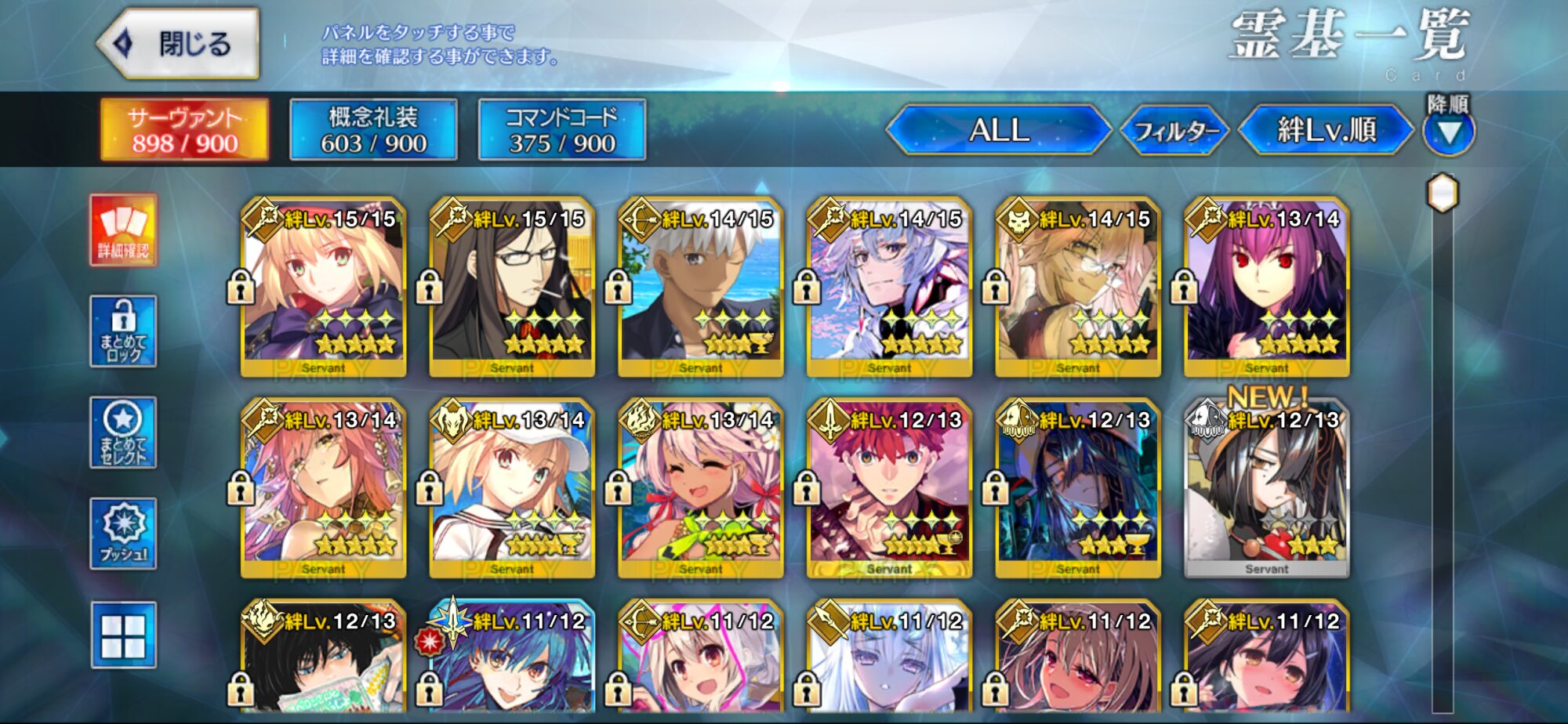The width and height of the screenshot is (1568, 724).
Task: Click the ALL class selector button
Action: click(999, 130)
